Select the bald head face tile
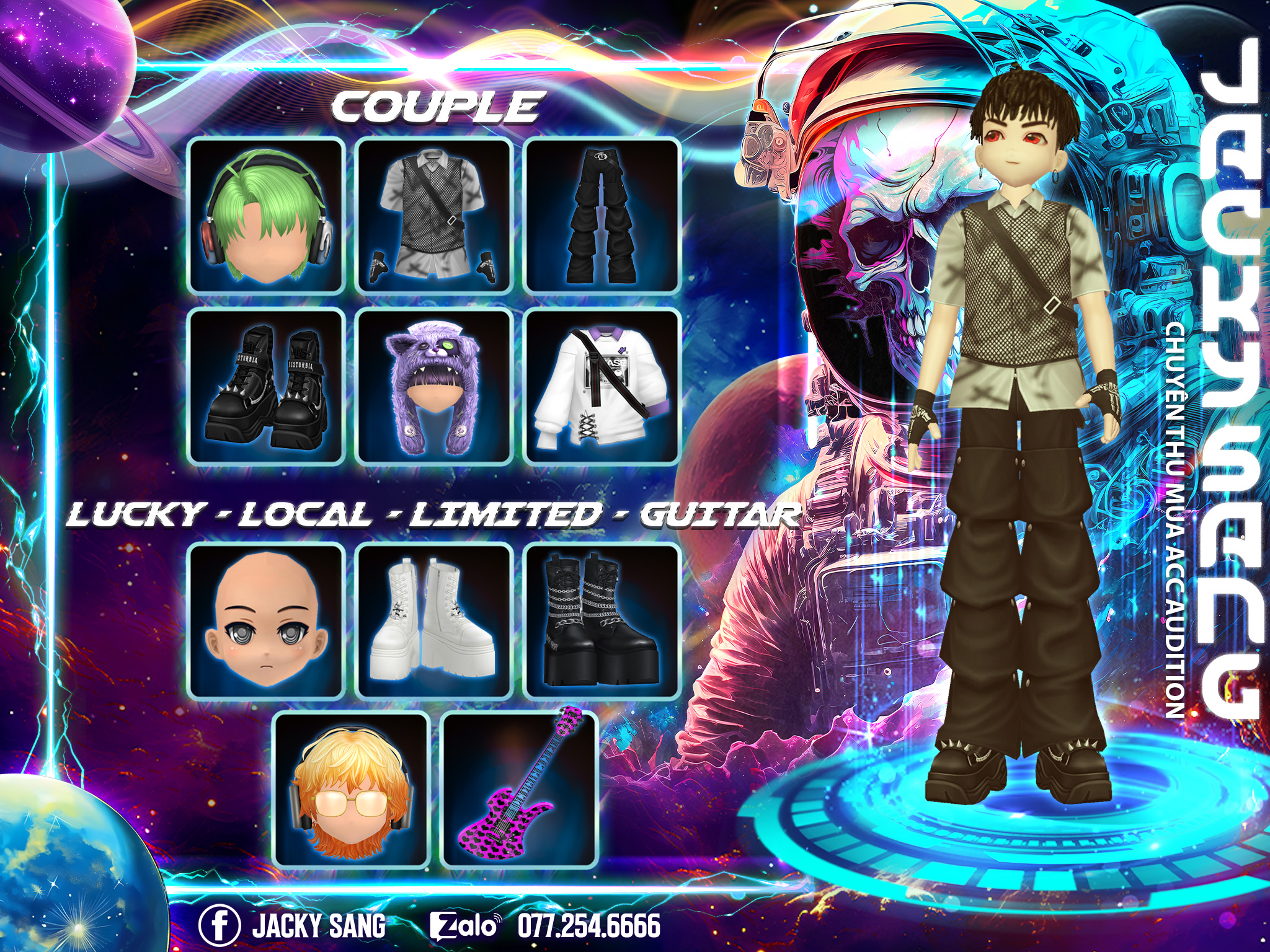 pyautogui.click(x=266, y=620)
